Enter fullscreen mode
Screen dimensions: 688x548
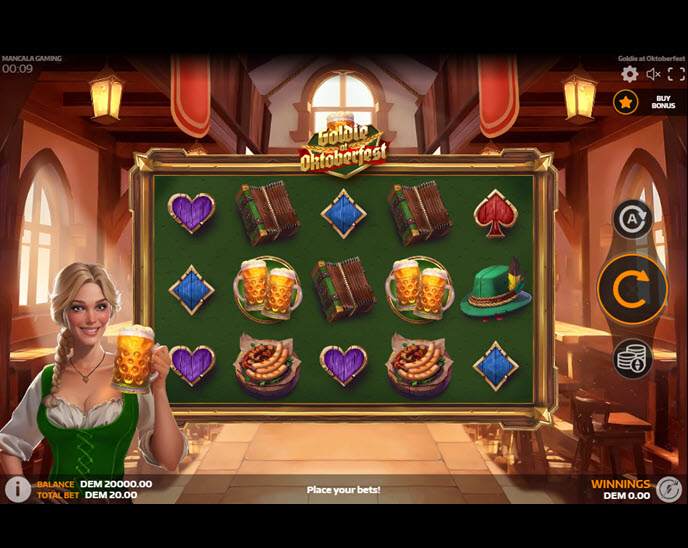click(678, 74)
